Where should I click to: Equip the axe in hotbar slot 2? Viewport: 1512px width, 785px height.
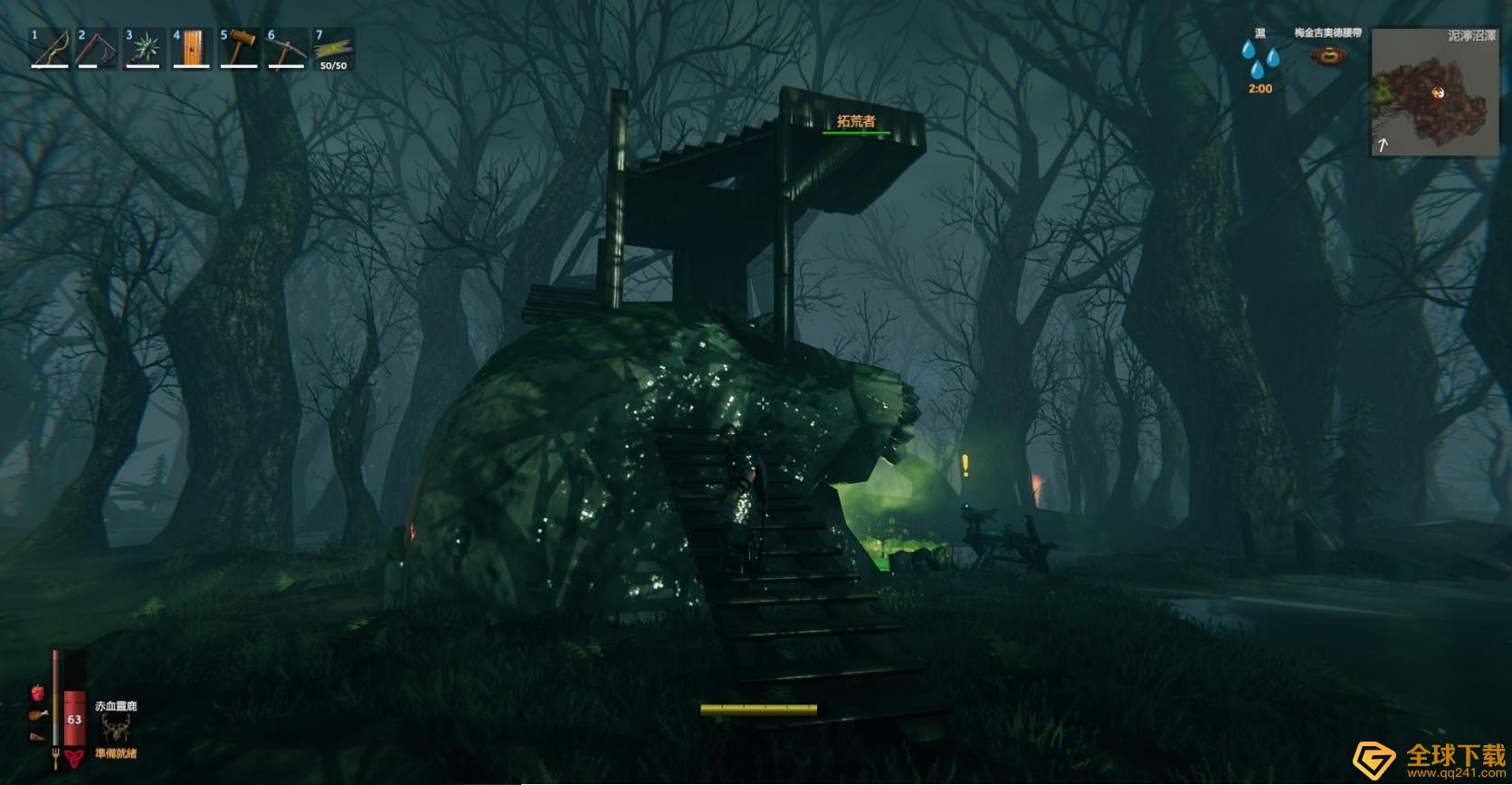click(97, 50)
